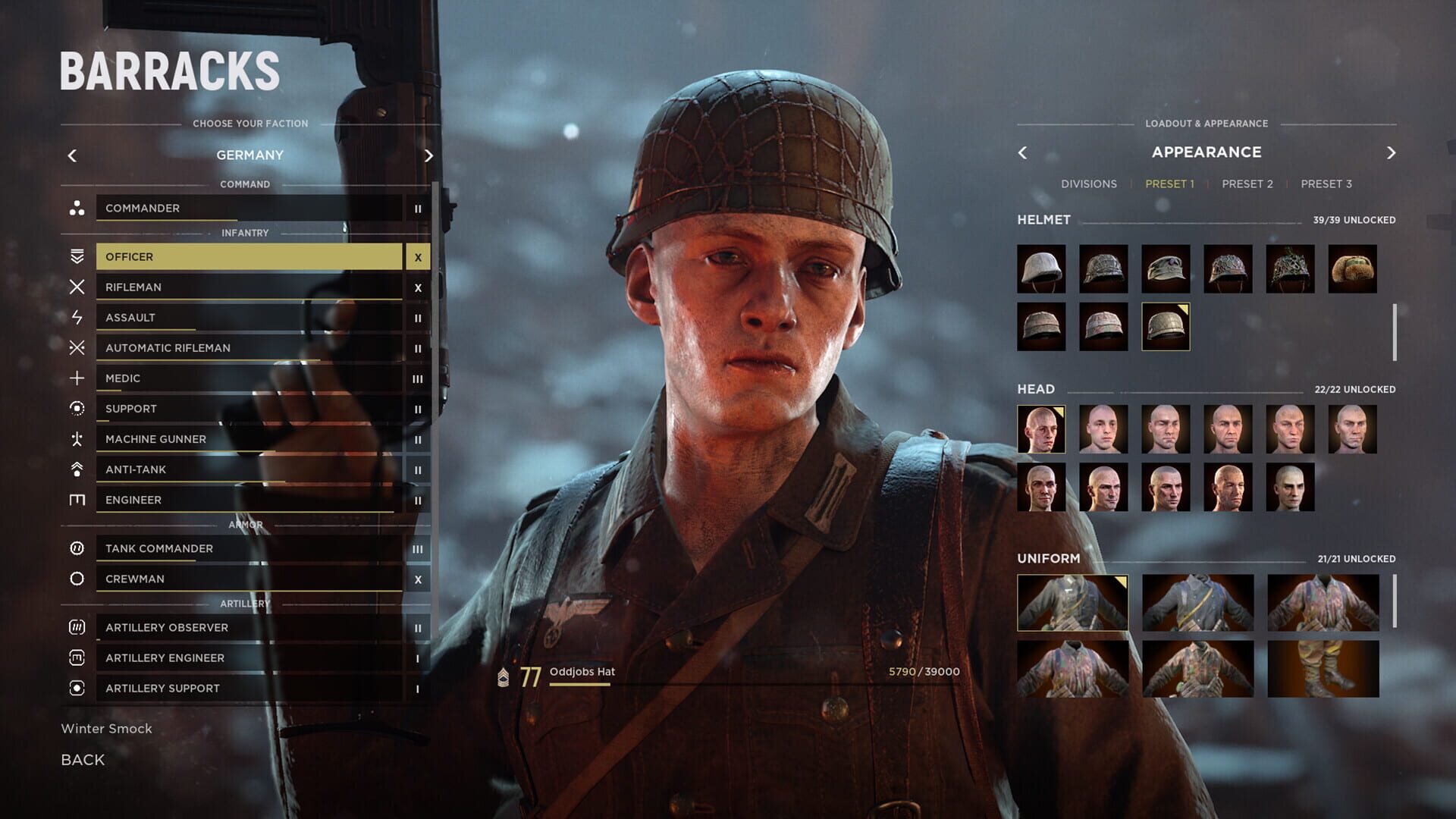Switch to the DIVISIONS tab
The height and width of the screenshot is (819, 1456).
[x=1090, y=184]
